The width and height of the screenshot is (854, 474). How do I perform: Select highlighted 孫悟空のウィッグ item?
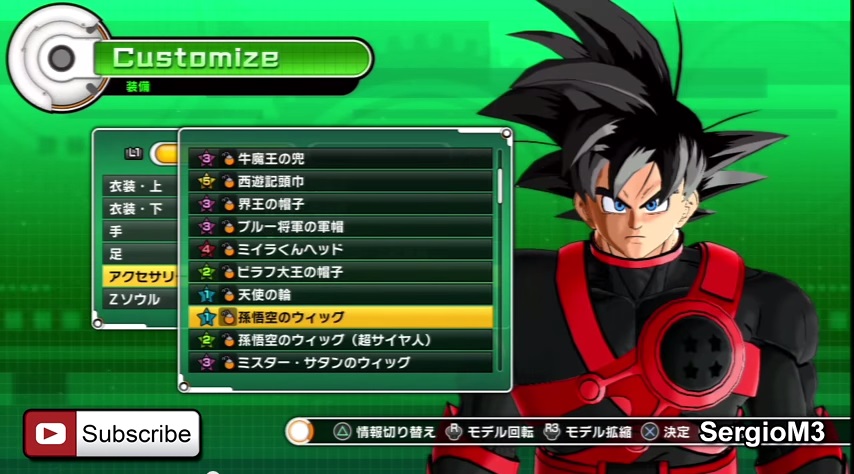click(340, 317)
